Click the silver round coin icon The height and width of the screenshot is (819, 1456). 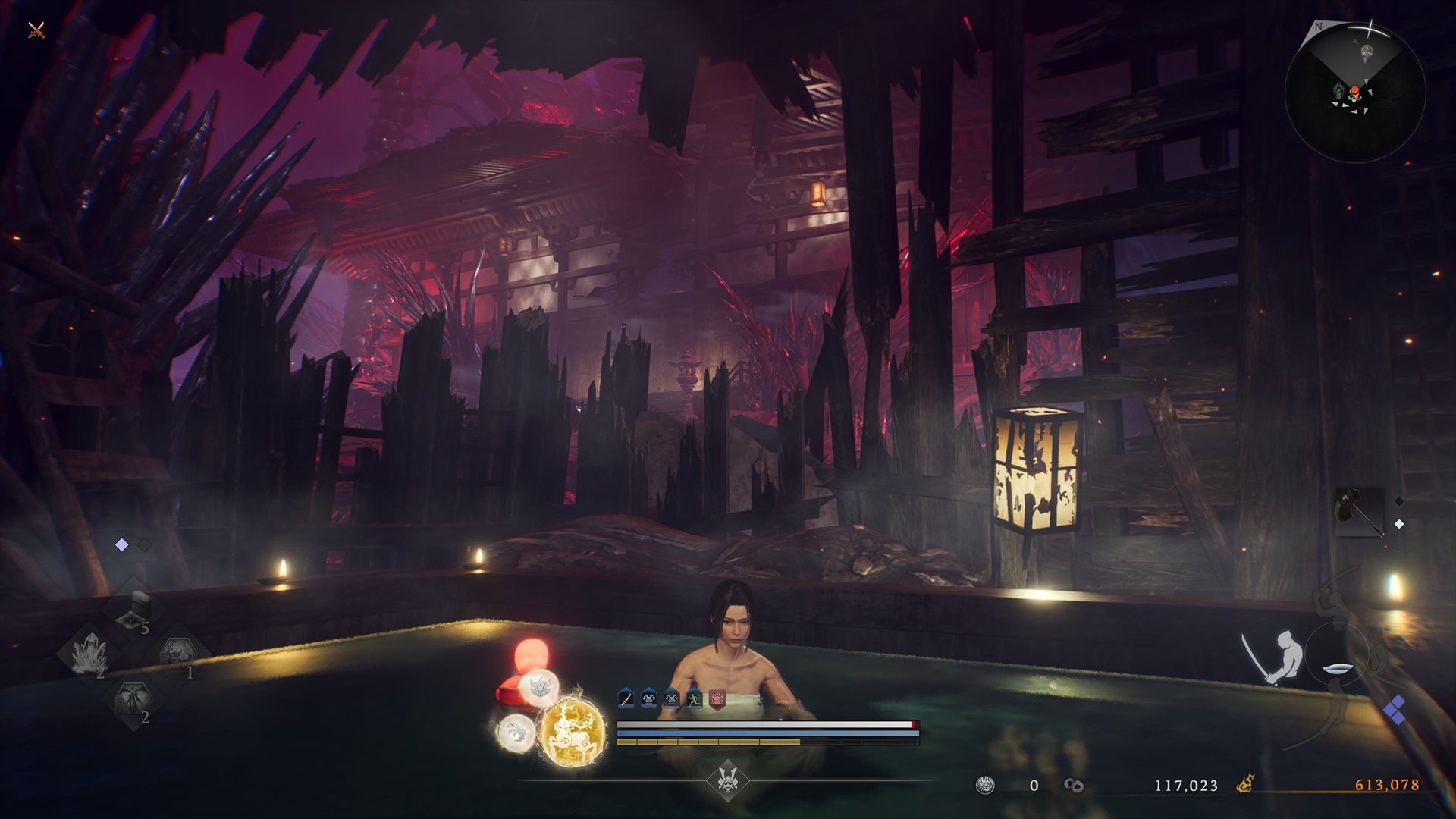click(x=986, y=785)
